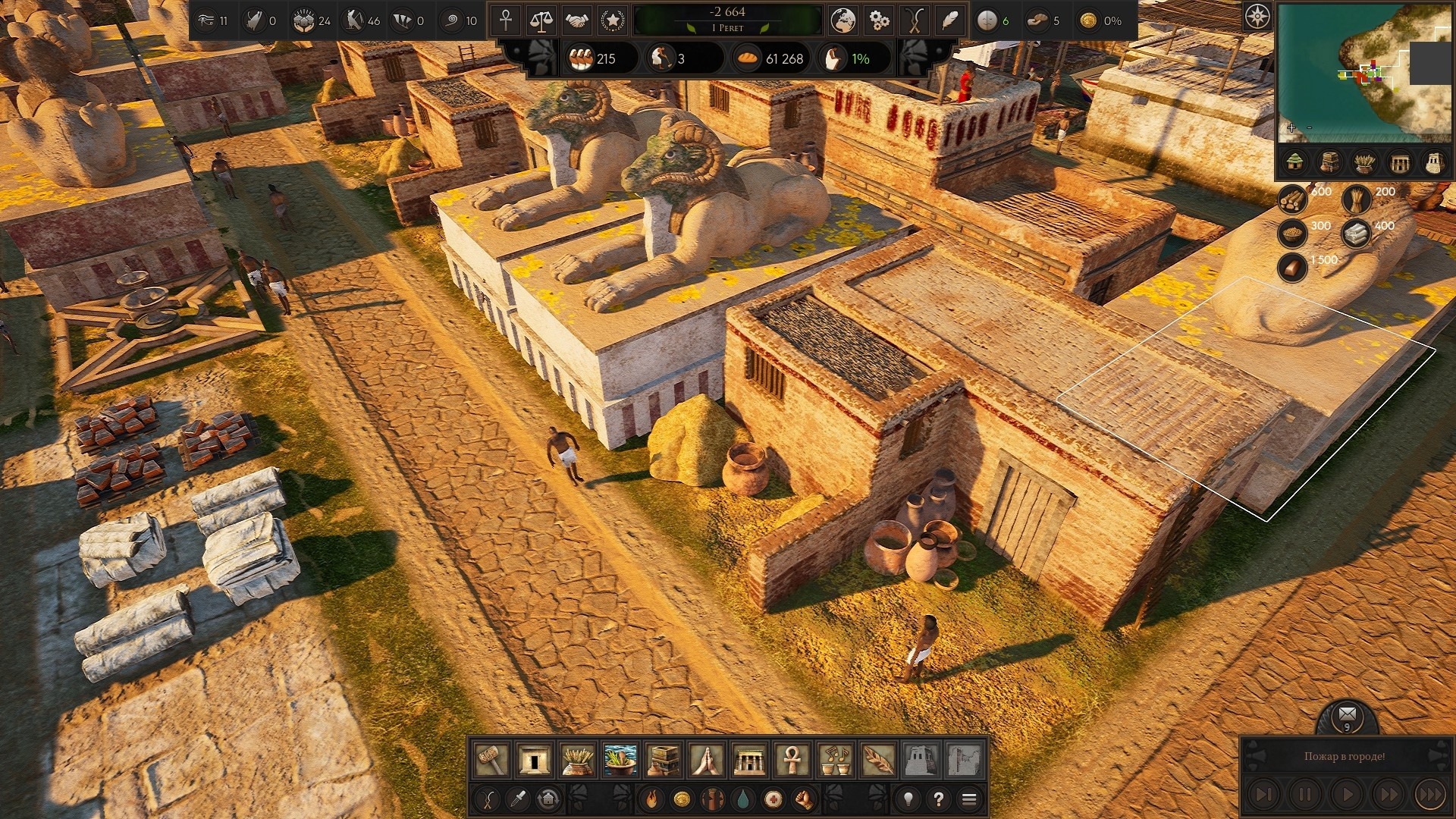
Task: Toggle the water drop overlay
Action: [x=742, y=799]
